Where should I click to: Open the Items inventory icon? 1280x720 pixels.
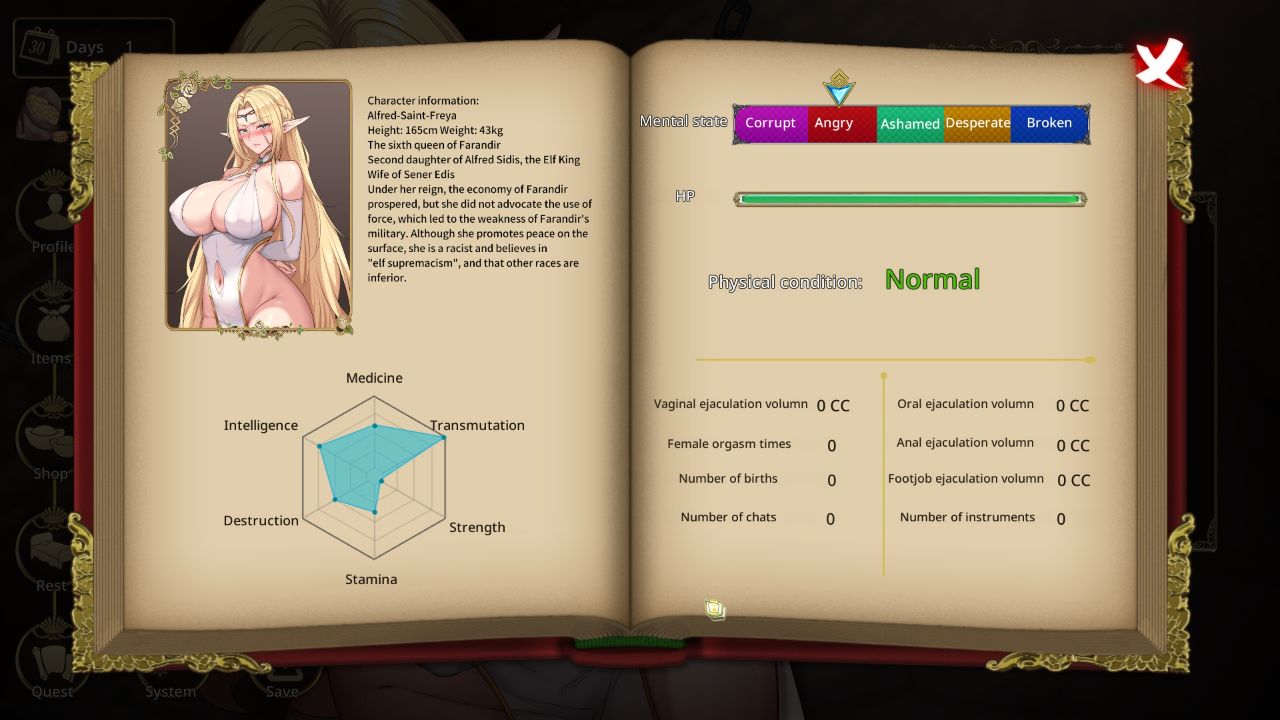pos(50,323)
